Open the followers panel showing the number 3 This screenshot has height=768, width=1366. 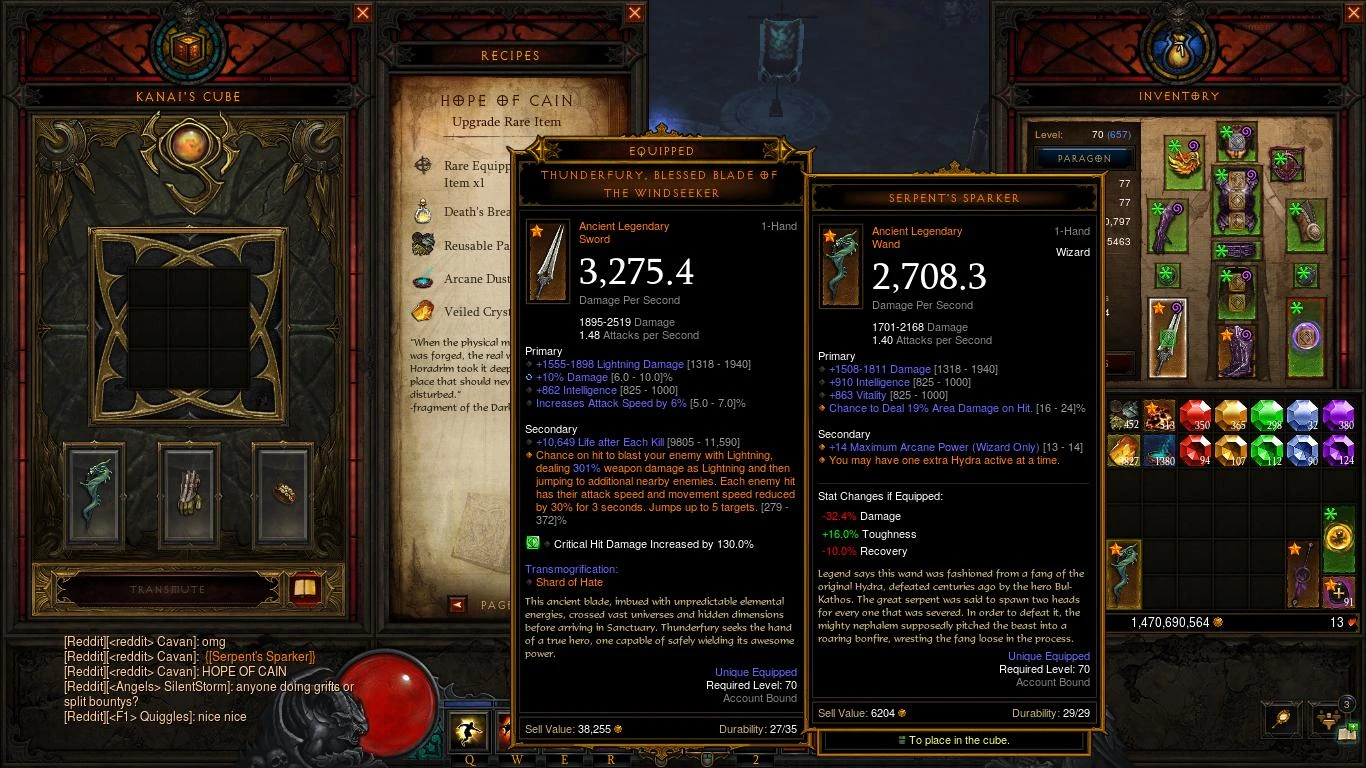(1328, 718)
